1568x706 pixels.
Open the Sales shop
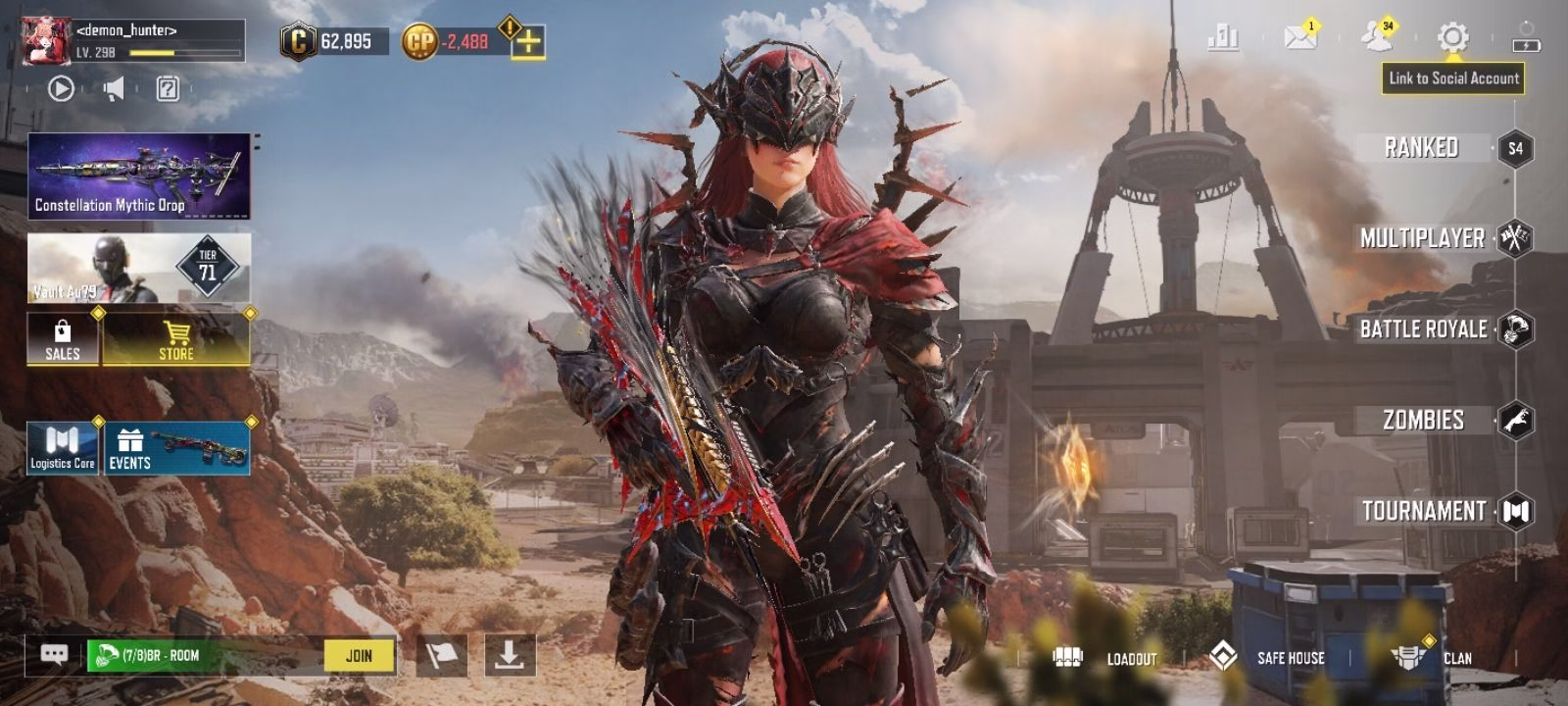63,339
